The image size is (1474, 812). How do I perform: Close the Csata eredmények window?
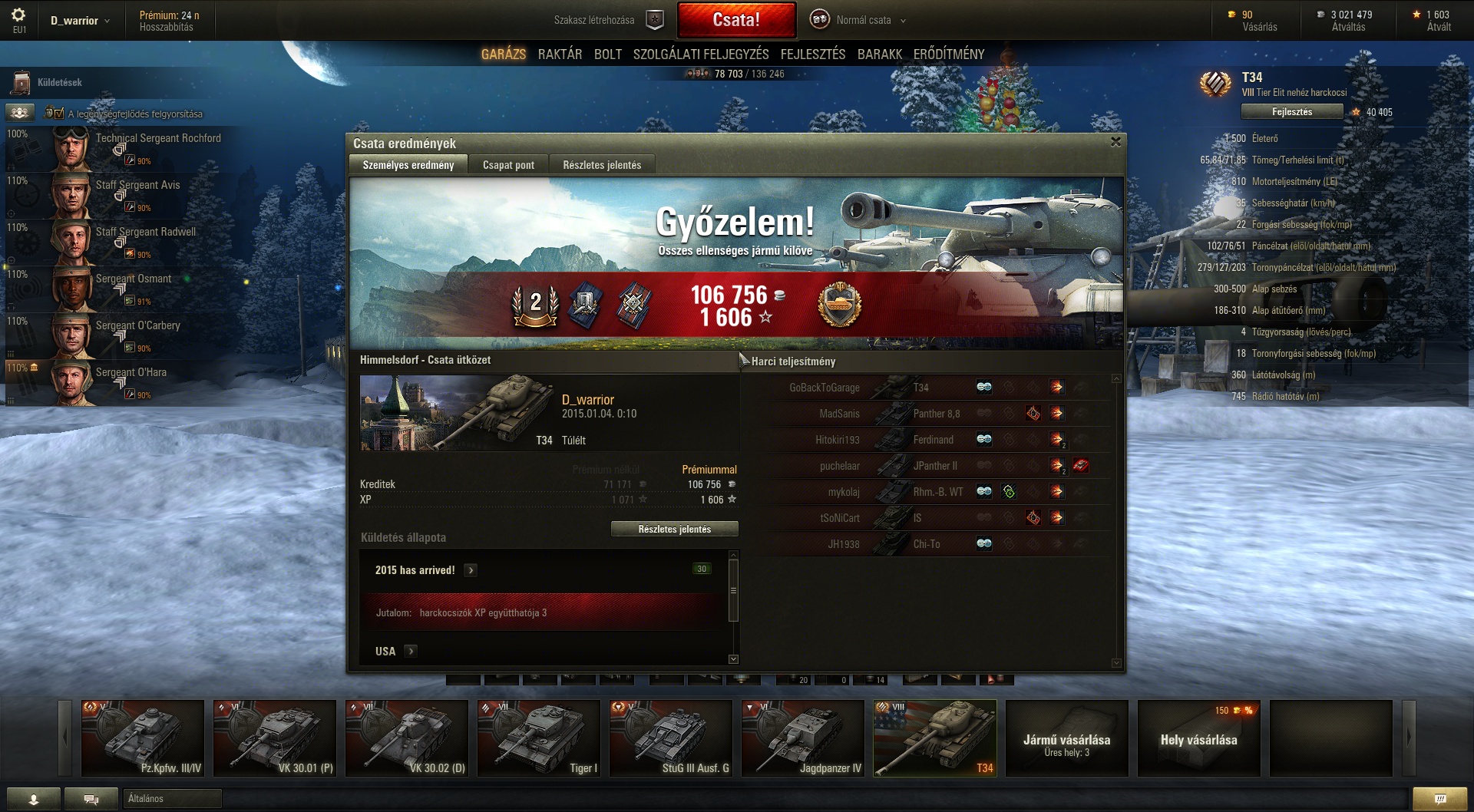point(1115,142)
